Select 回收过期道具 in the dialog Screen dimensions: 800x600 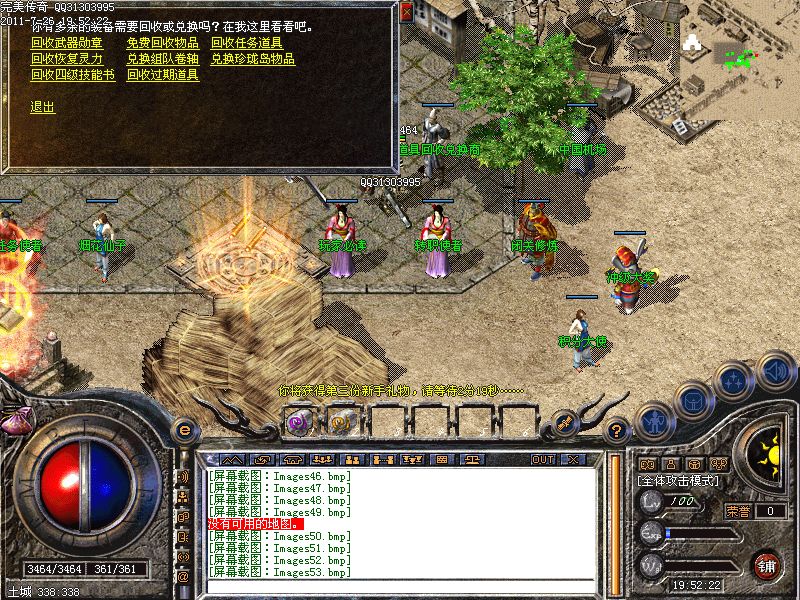163,74
